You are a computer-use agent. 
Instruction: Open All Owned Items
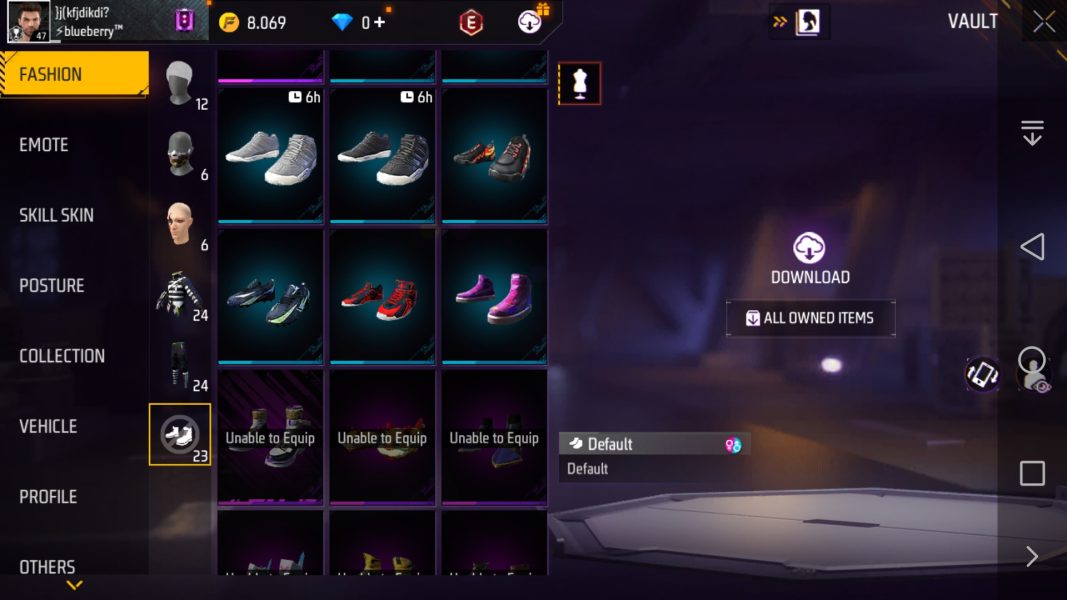tap(810, 318)
